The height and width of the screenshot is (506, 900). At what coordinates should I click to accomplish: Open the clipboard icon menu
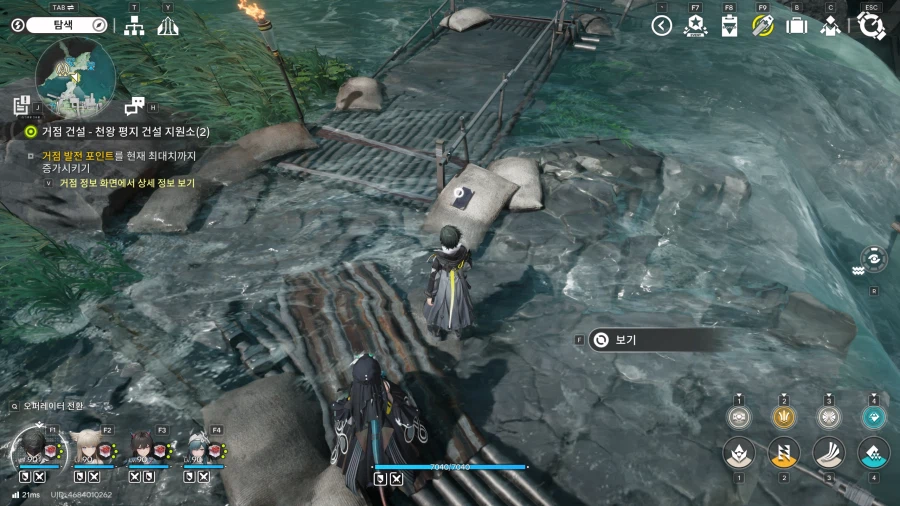pos(729,26)
